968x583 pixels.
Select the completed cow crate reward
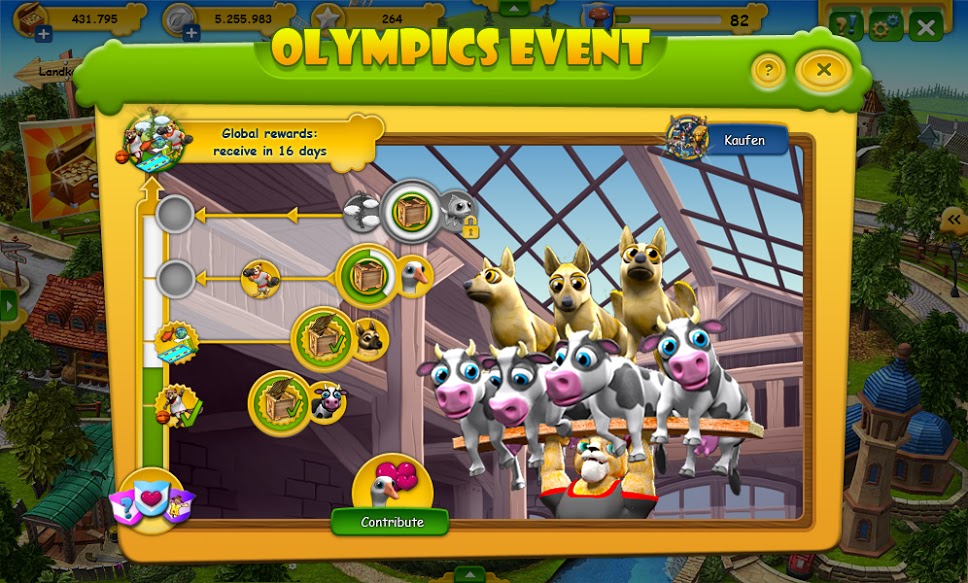click(280, 402)
